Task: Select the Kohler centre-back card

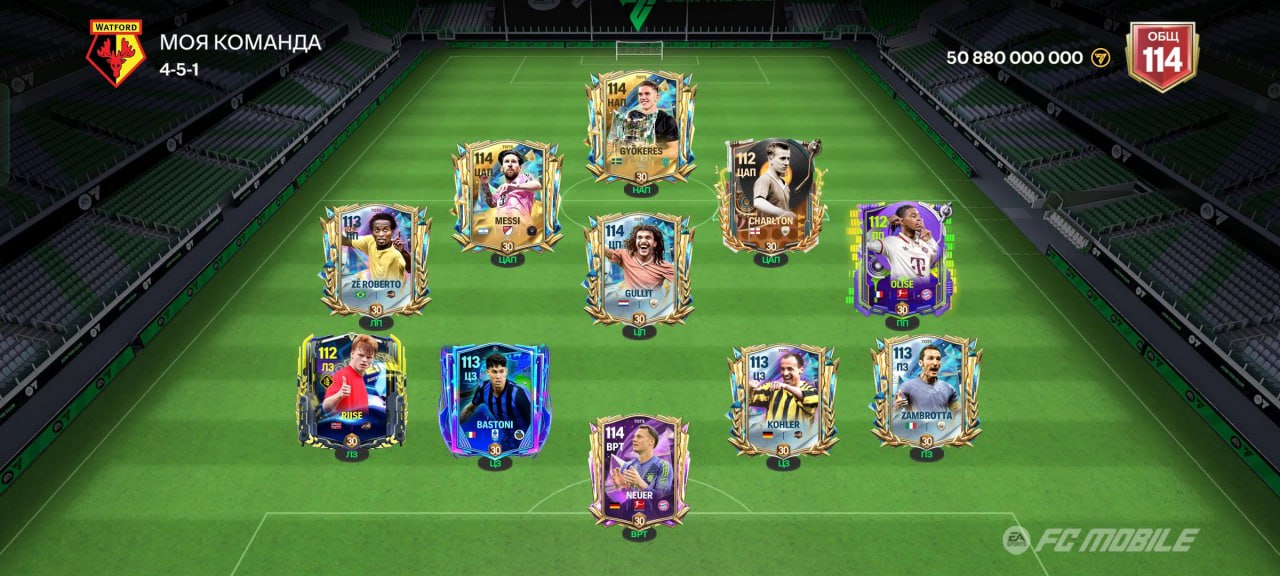Action: coord(783,400)
